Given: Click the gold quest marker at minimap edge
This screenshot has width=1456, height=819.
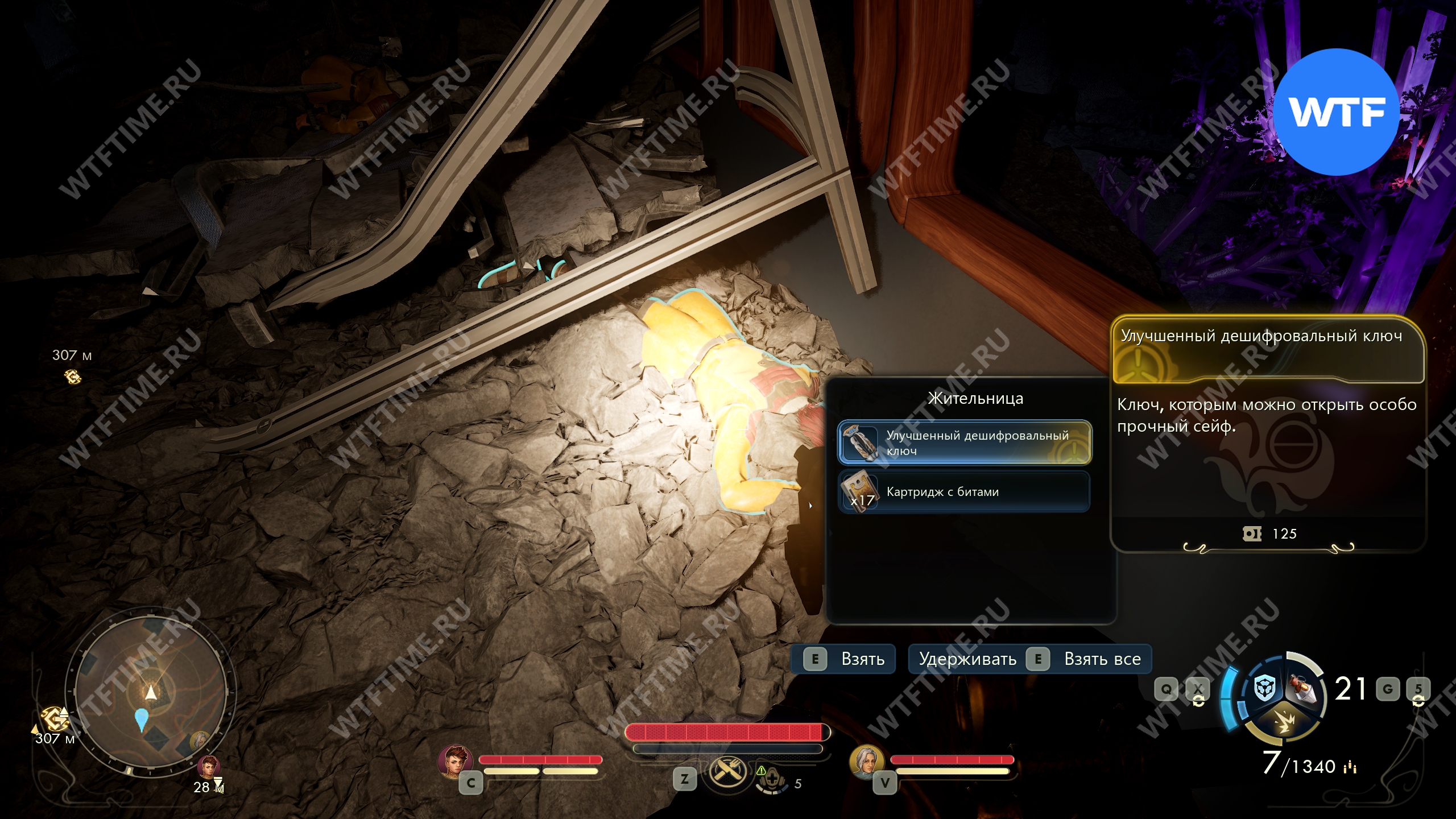Looking at the screenshot, I should click(x=55, y=719).
